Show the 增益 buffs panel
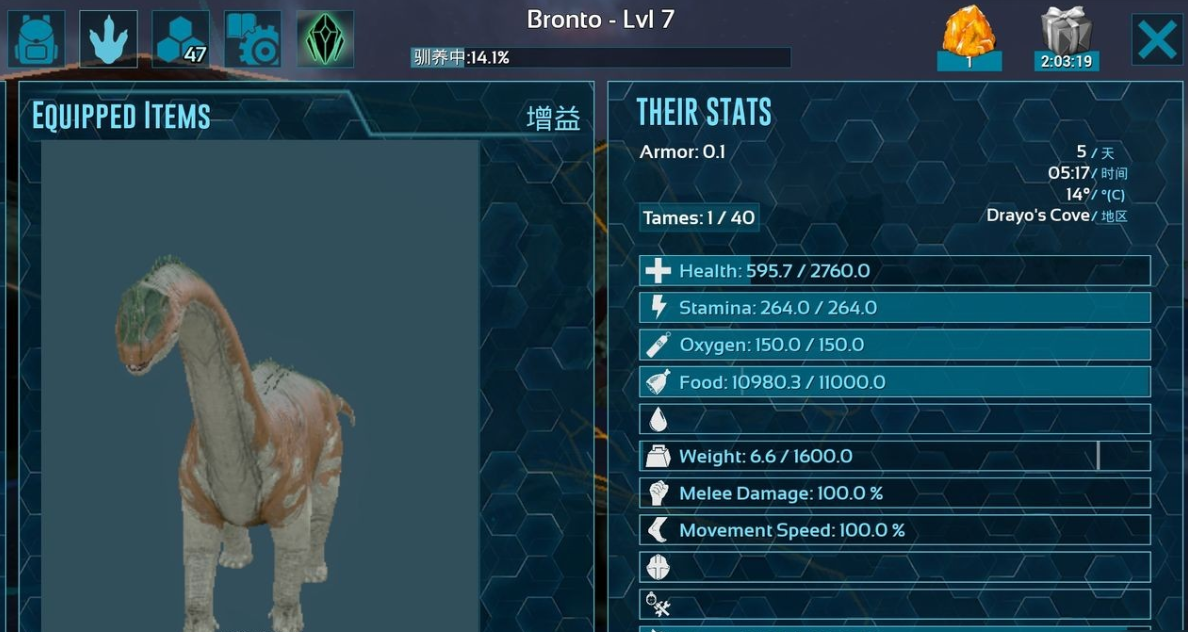Viewport: 1188px width, 632px height. [553, 118]
